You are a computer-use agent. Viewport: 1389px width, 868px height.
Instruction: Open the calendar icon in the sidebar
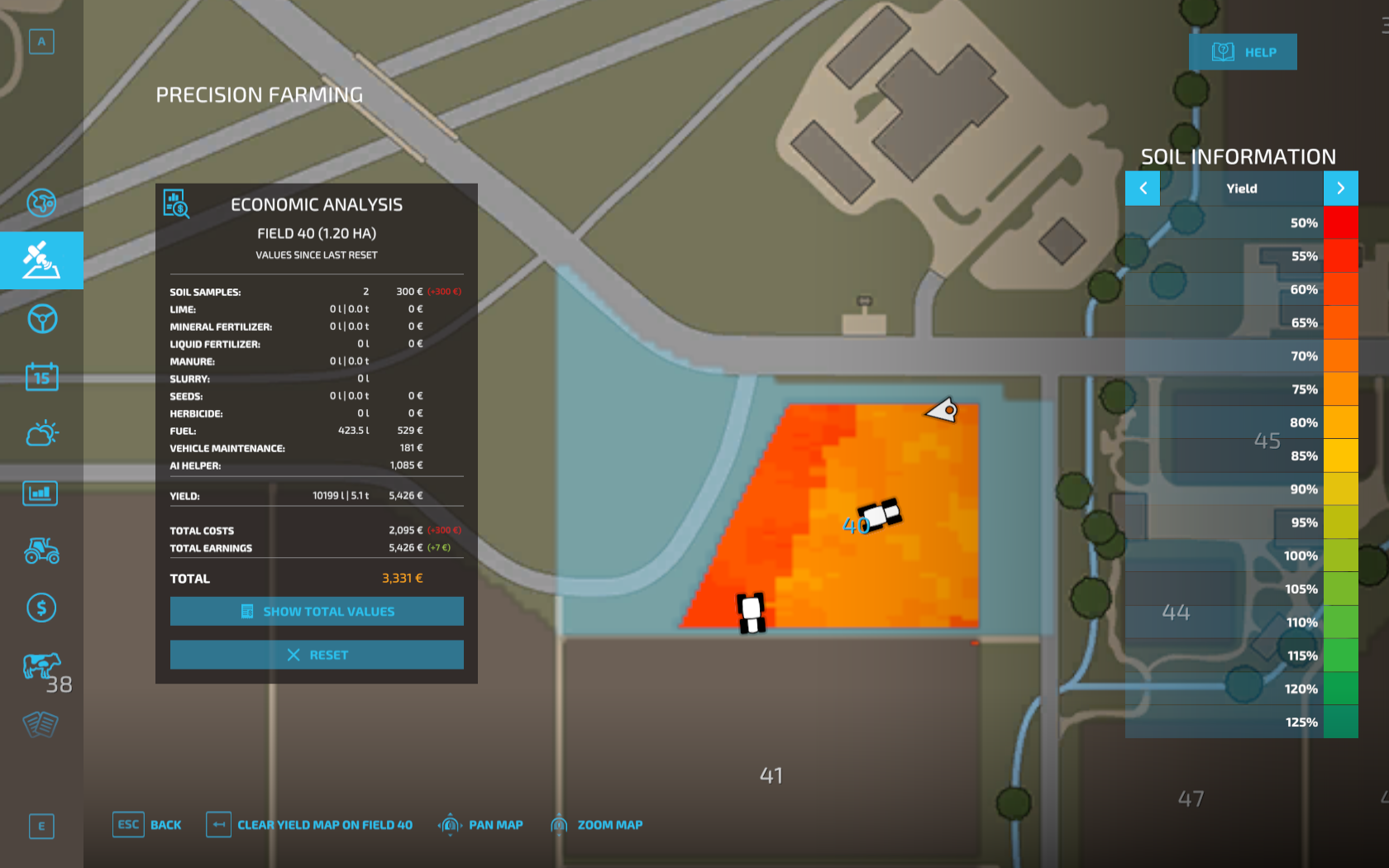pyautogui.click(x=41, y=376)
